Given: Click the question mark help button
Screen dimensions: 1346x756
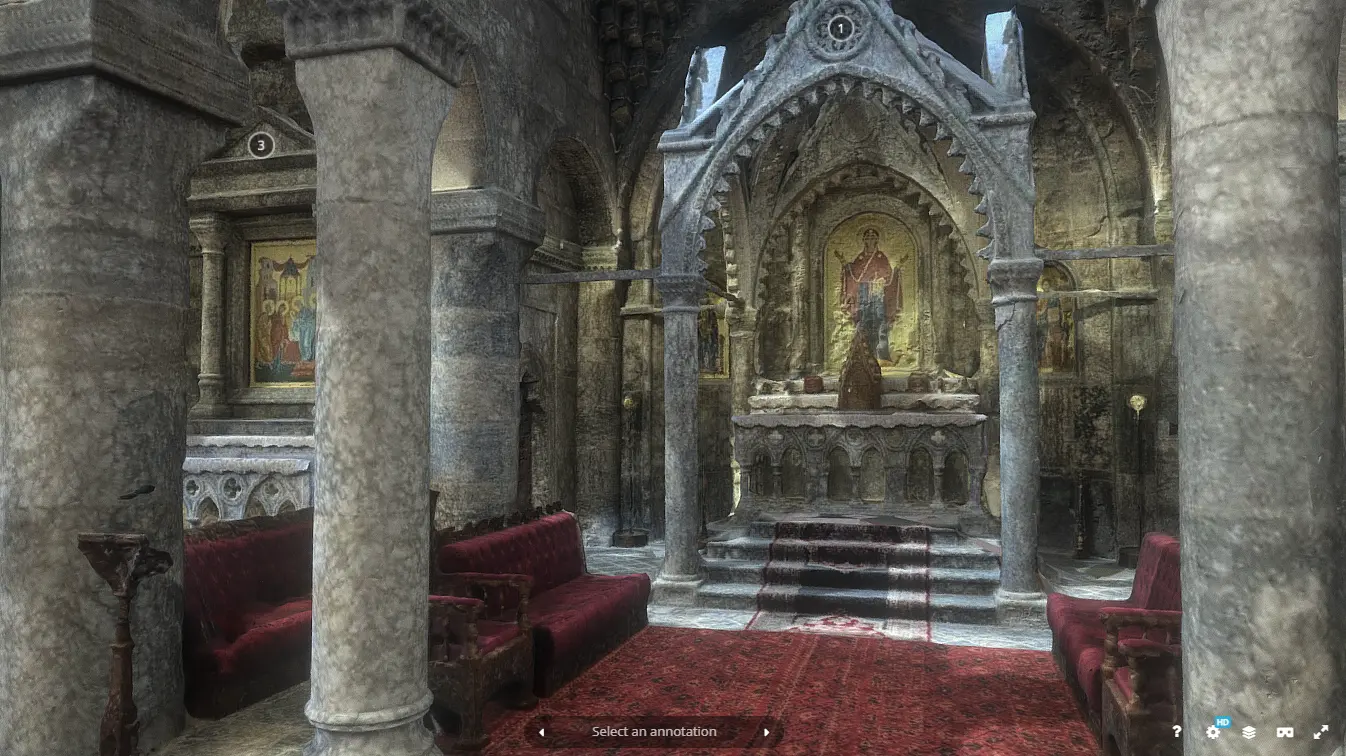Looking at the screenshot, I should click(x=1177, y=732).
